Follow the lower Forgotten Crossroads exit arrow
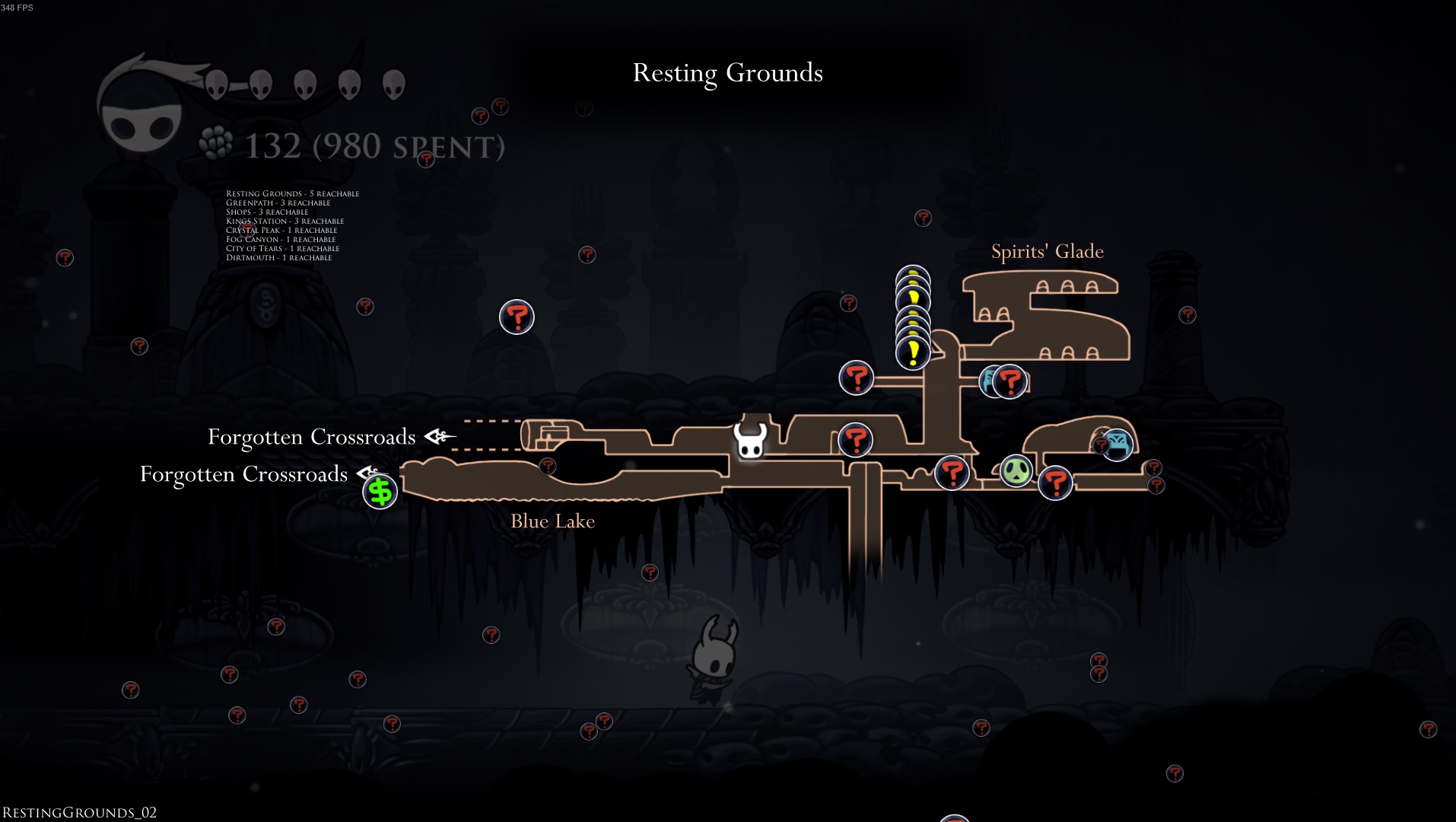 click(x=369, y=473)
